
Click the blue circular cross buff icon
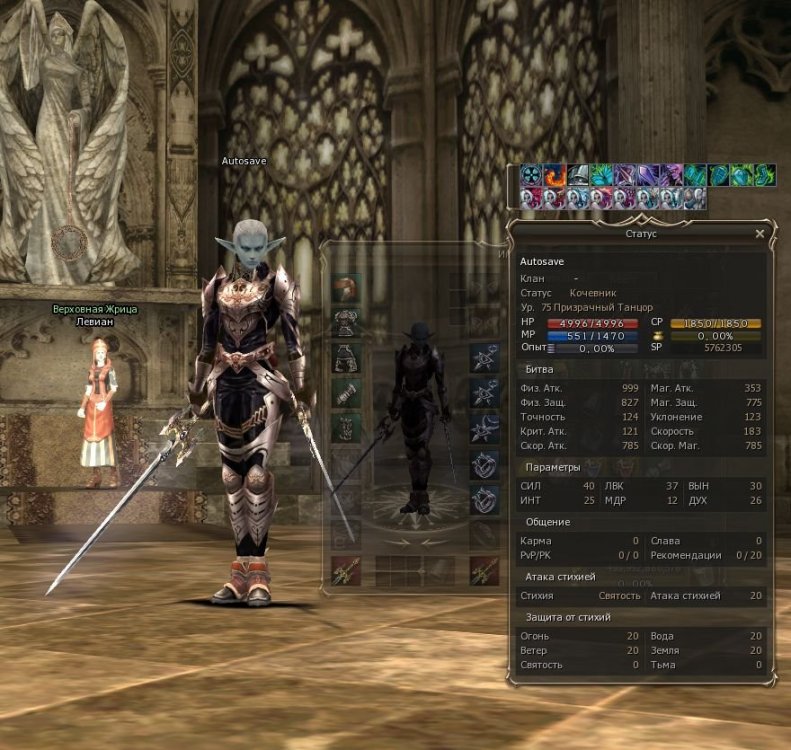click(x=531, y=175)
